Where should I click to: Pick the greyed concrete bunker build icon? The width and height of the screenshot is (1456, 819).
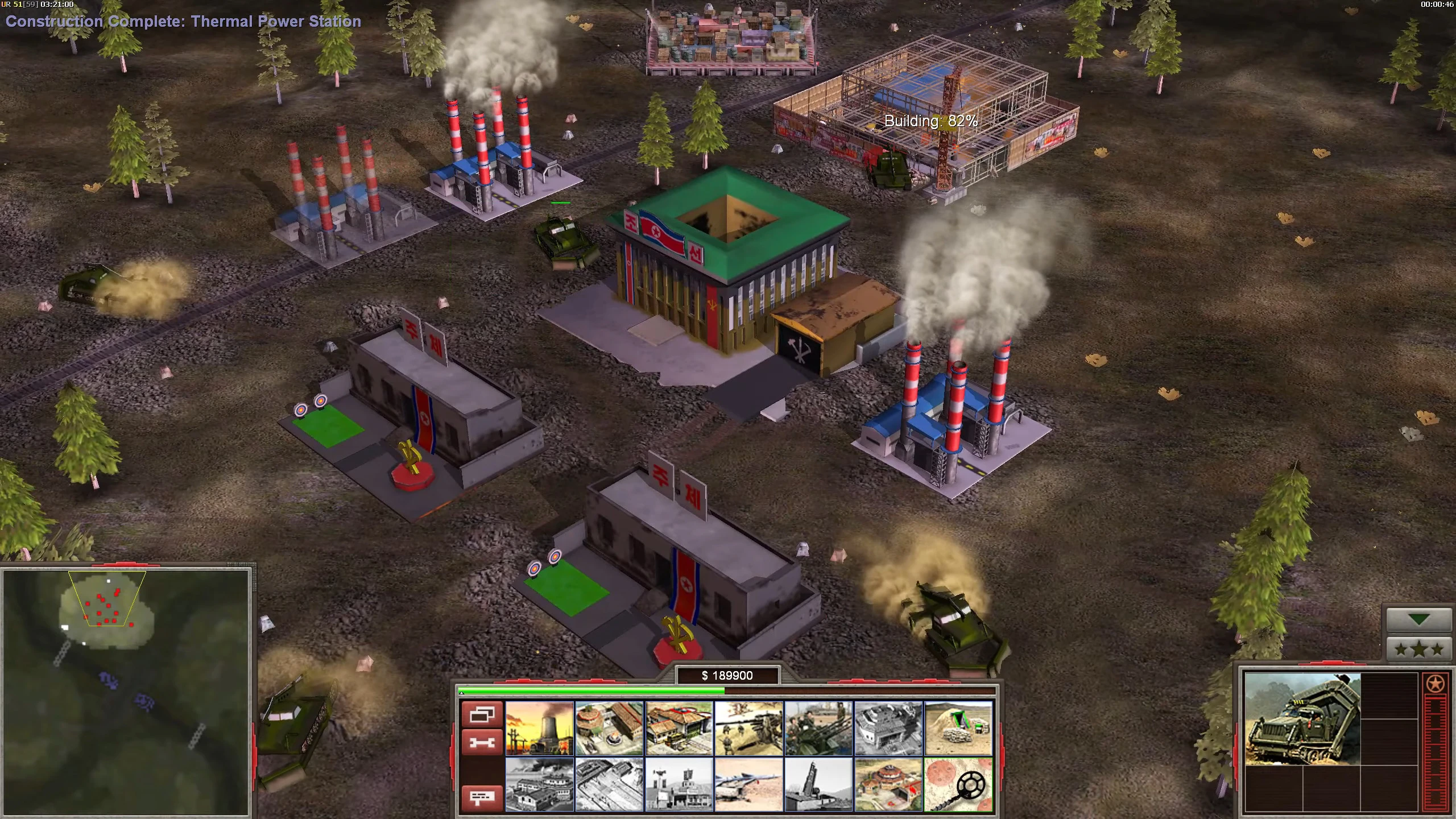pyautogui.click(x=888, y=728)
